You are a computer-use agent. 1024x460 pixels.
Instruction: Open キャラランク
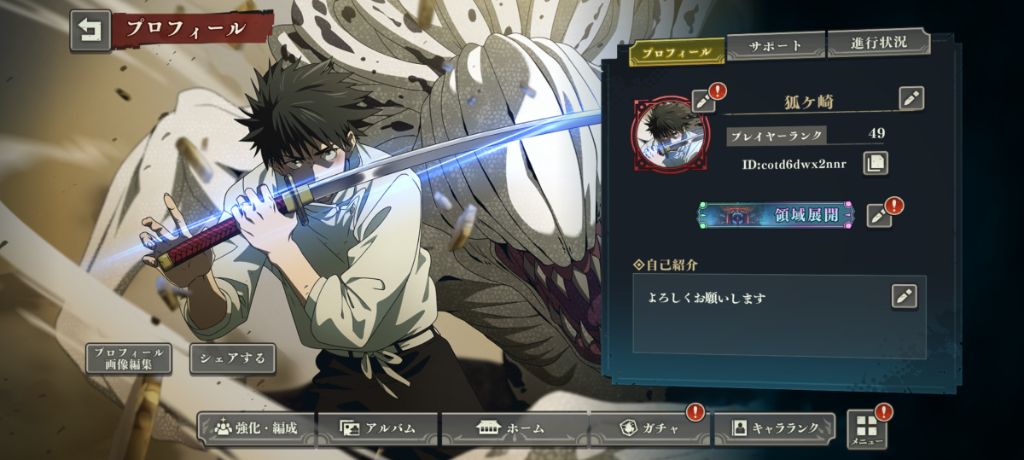[x=776, y=428]
